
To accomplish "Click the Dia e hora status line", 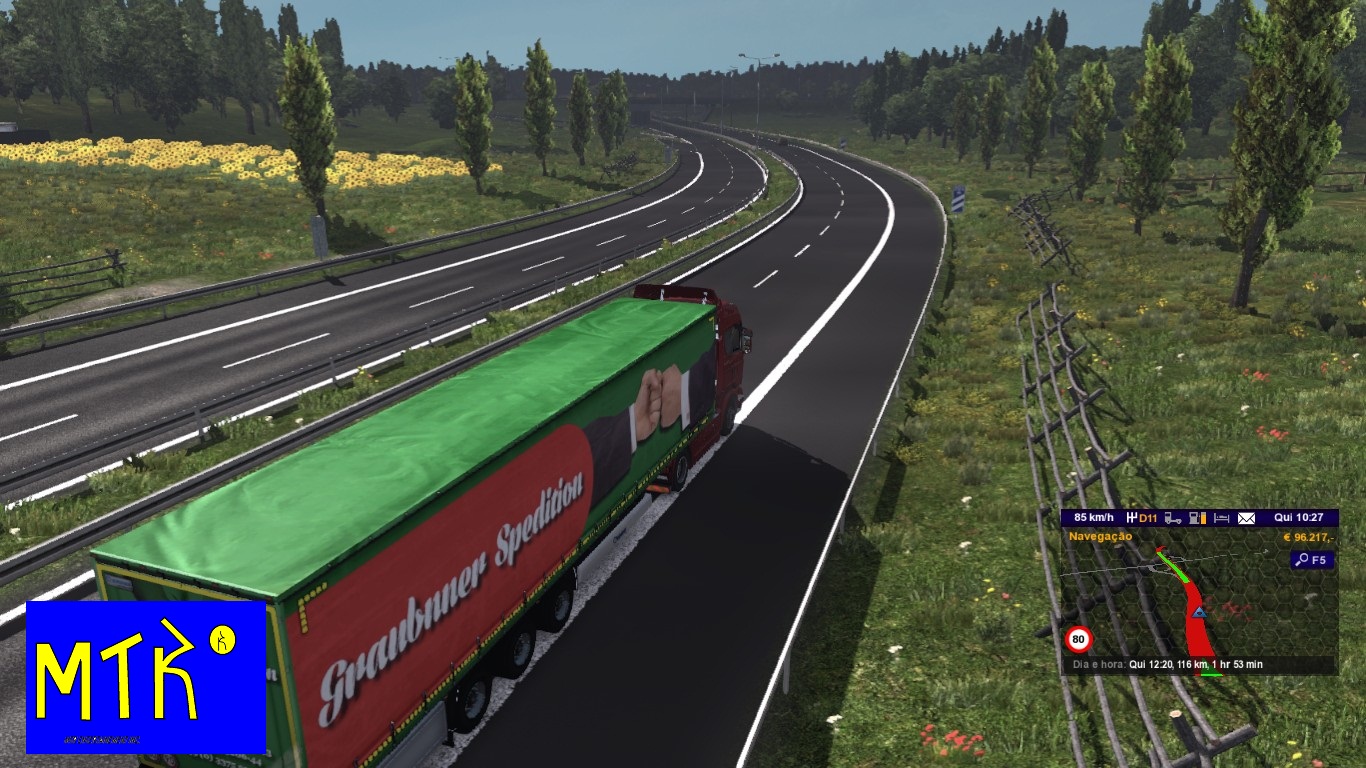I will pos(1167,662).
